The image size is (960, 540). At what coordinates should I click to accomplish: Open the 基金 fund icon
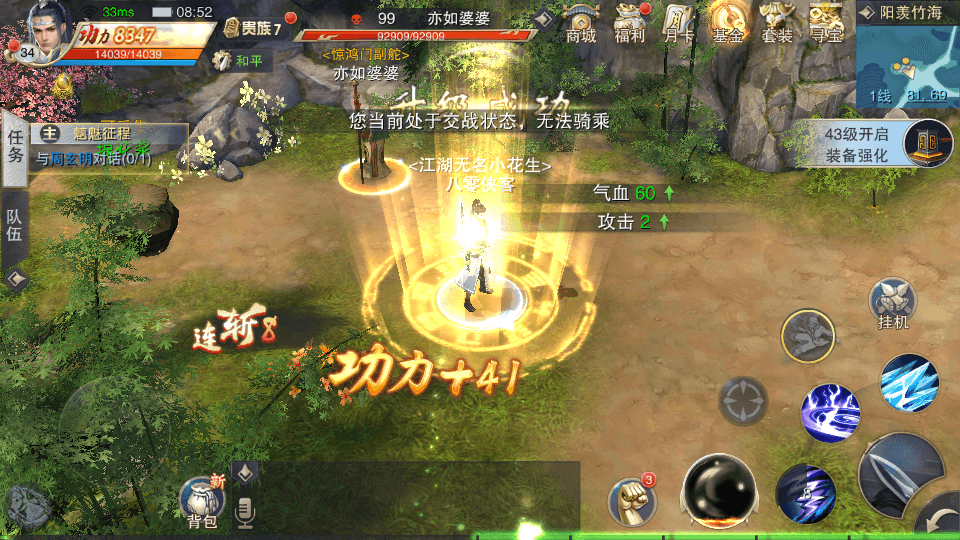coord(727,22)
